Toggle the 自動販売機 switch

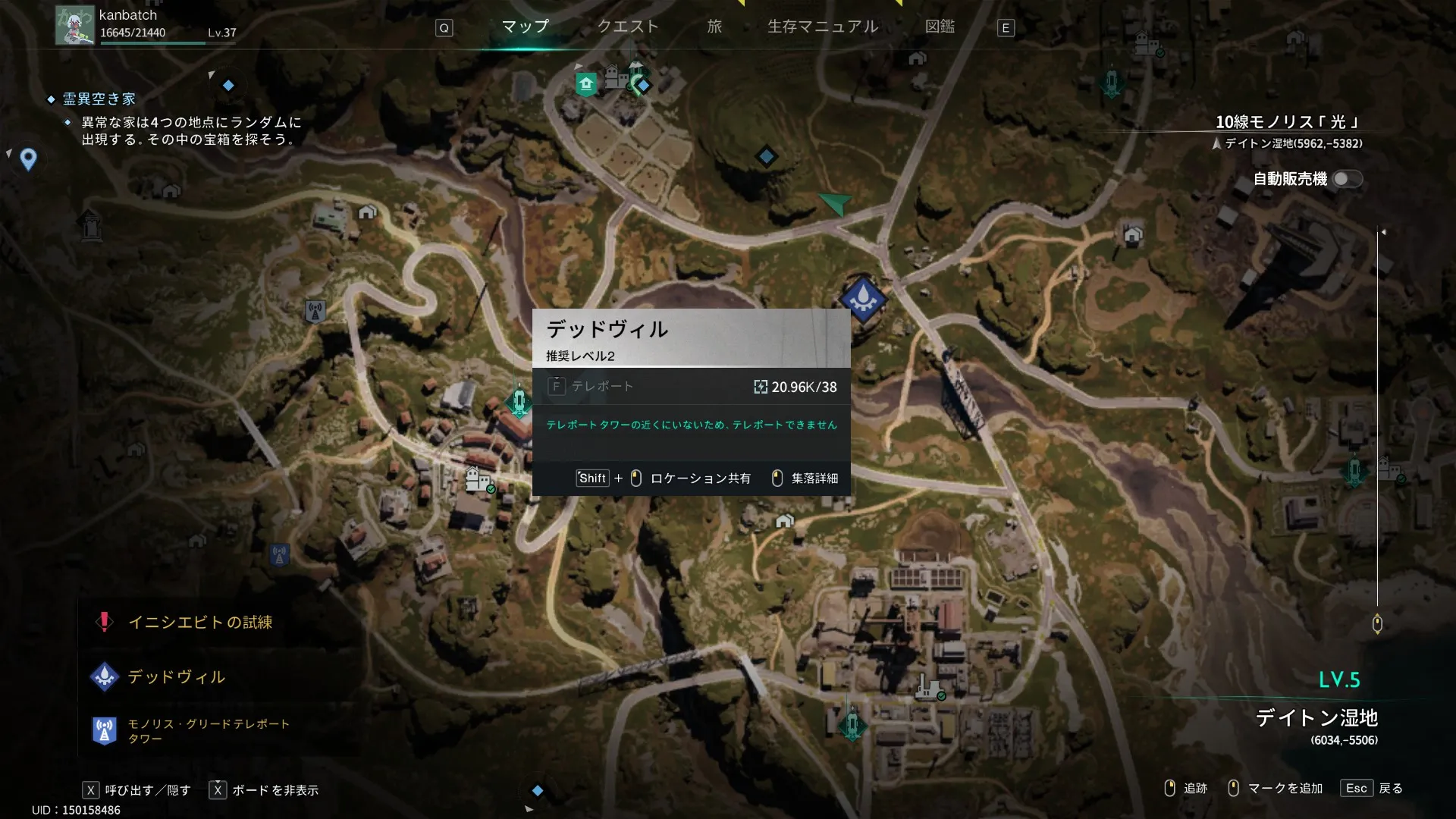click(1347, 179)
